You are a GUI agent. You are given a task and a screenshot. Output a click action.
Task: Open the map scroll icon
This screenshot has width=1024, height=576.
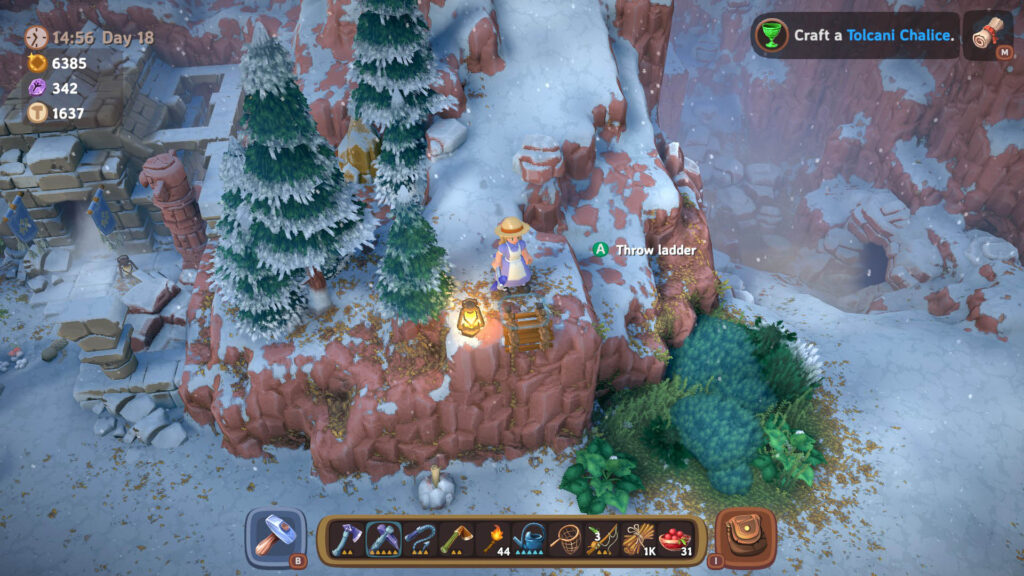point(991,35)
